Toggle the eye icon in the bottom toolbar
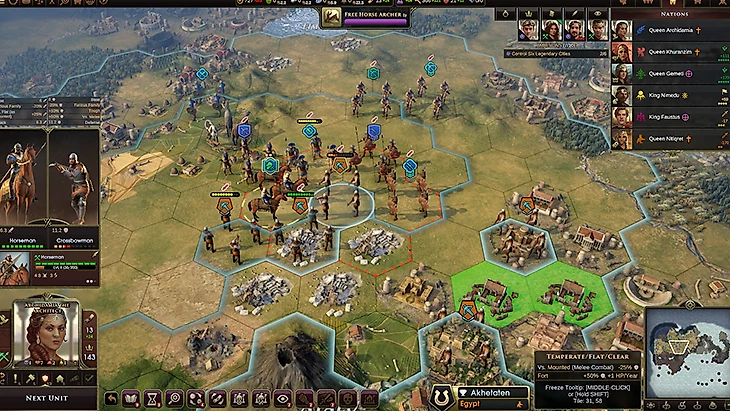730x411 pixels. tap(282, 398)
